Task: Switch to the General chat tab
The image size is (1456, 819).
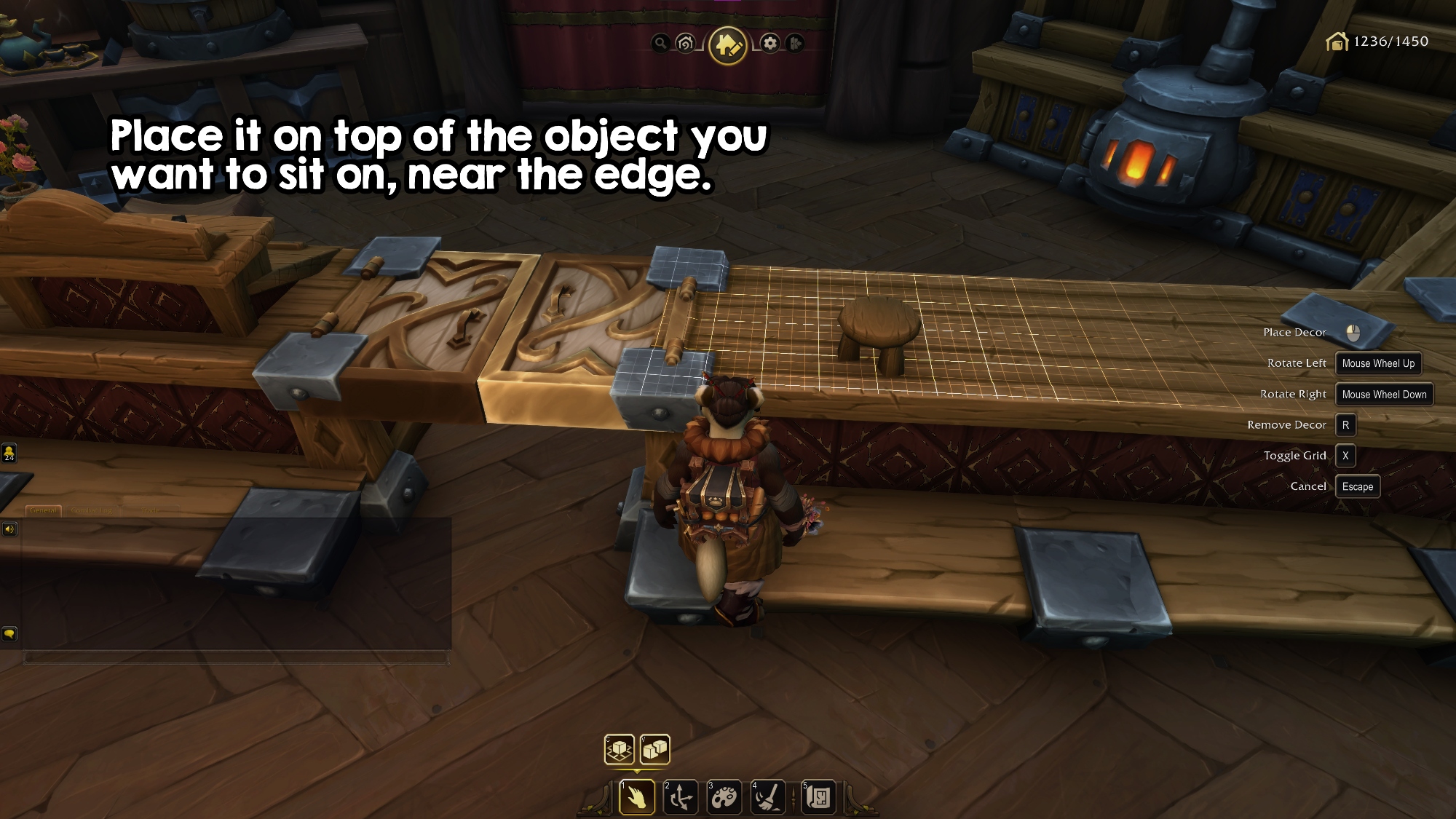Action: [44, 510]
